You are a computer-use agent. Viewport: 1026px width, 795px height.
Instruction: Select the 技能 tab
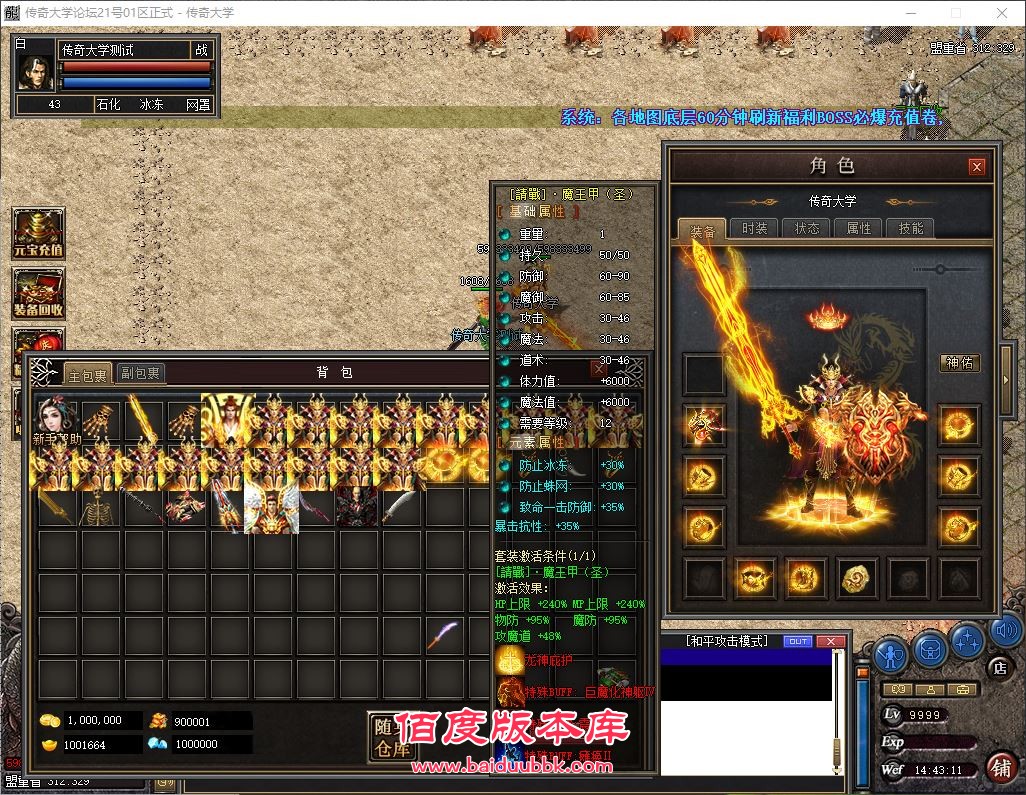click(x=911, y=228)
